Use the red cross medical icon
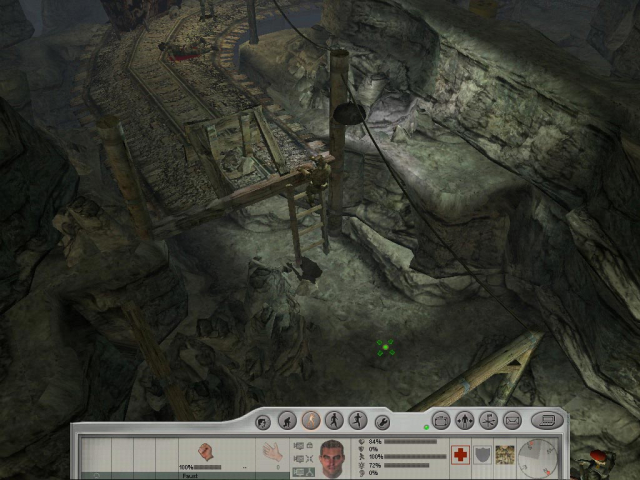Image resolution: width=640 pixels, height=480 pixels. [x=461, y=455]
